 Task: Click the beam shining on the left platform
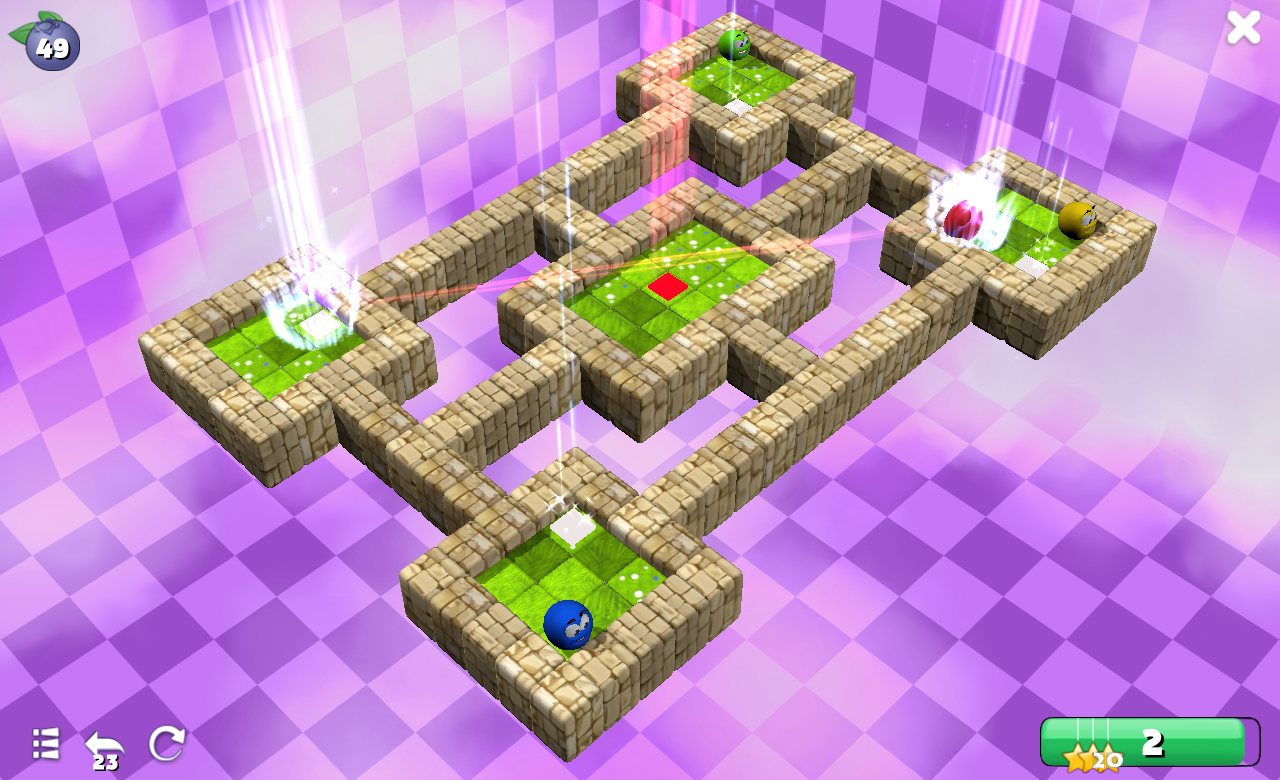(x=300, y=150)
